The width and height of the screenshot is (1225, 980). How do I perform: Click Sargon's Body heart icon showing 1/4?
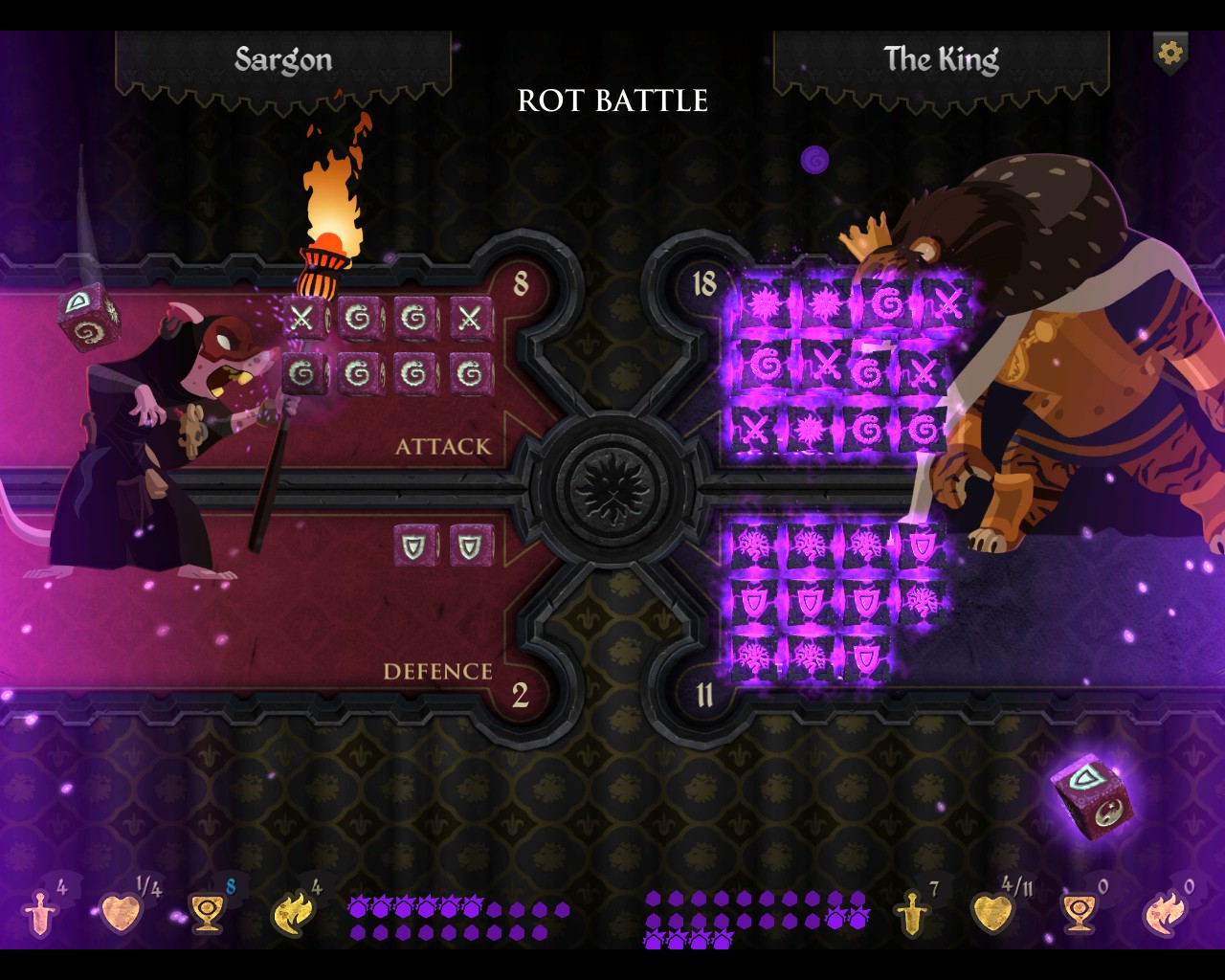[x=122, y=914]
